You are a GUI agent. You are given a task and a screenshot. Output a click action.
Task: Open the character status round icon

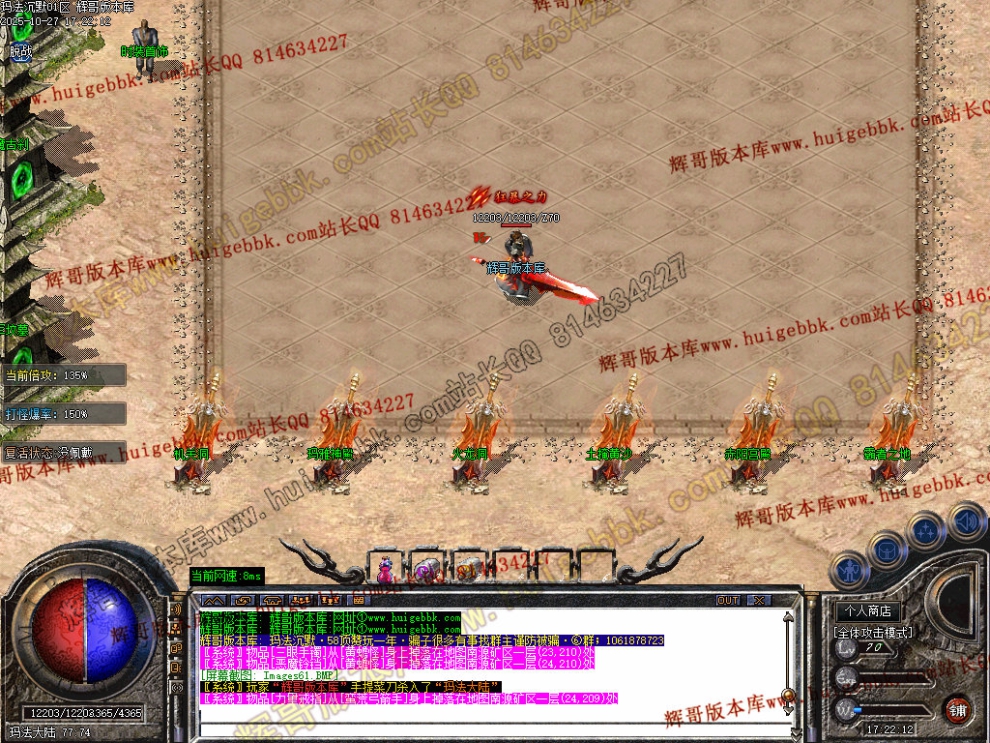click(x=850, y=572)
